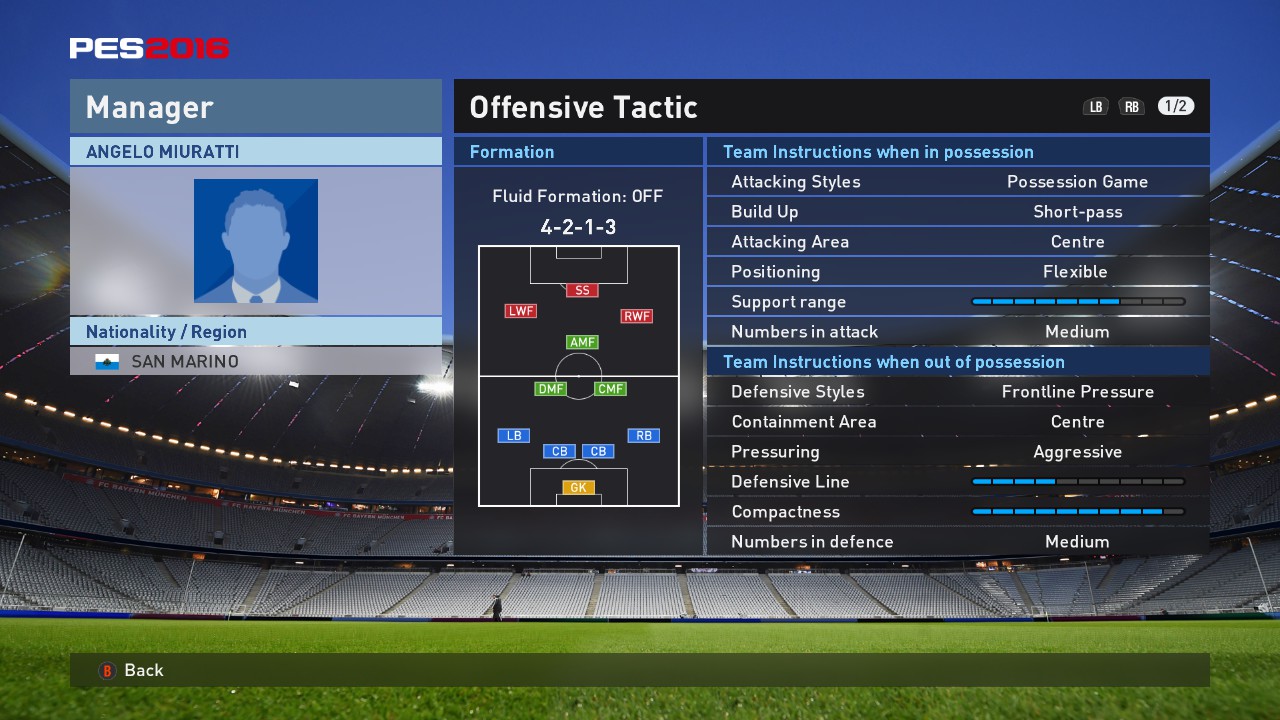Viewport: 1280px width, 720px height.
Task: Select the Numbers in defence row
Action: (x=957, y=542)
